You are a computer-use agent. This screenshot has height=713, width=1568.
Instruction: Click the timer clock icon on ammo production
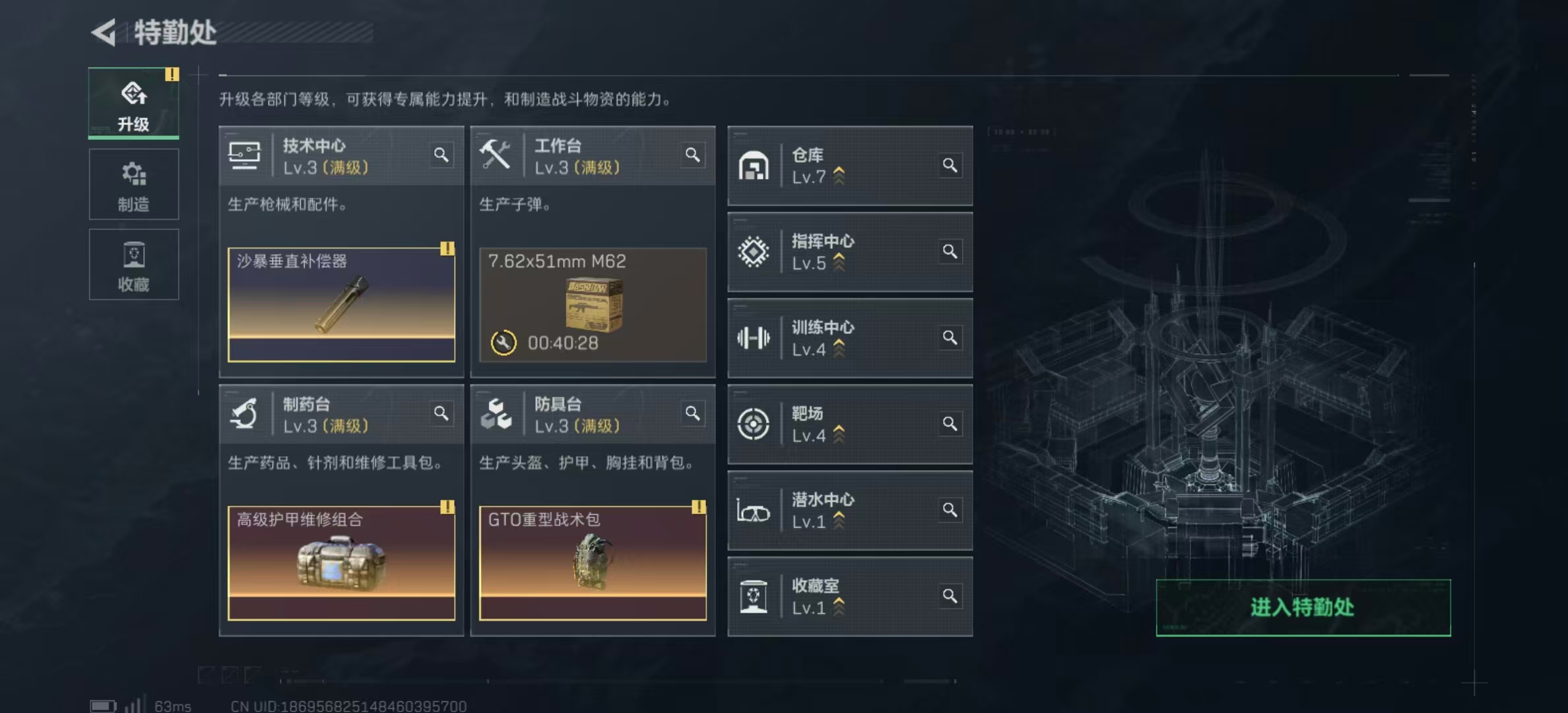pyautogui.click(x=503, y=343)
